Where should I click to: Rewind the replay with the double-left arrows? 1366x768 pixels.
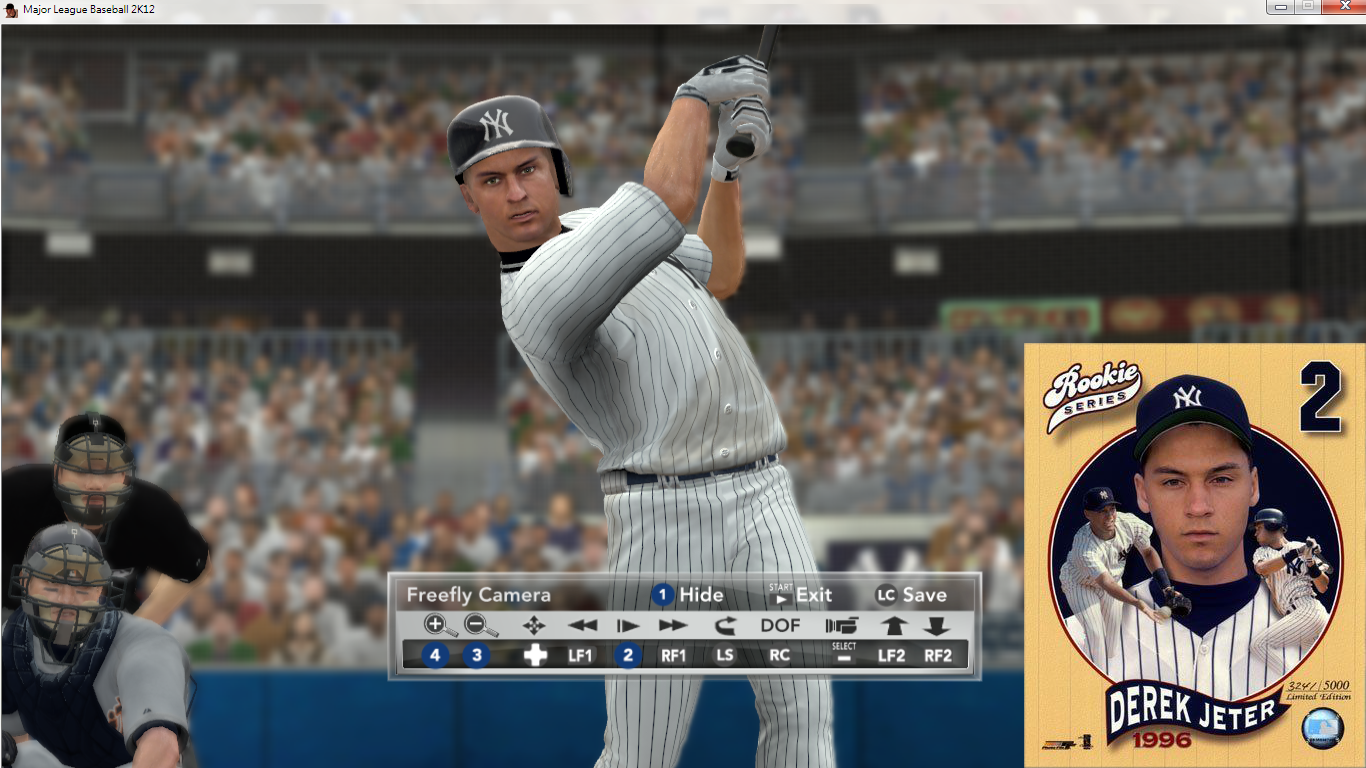point(582,626)
